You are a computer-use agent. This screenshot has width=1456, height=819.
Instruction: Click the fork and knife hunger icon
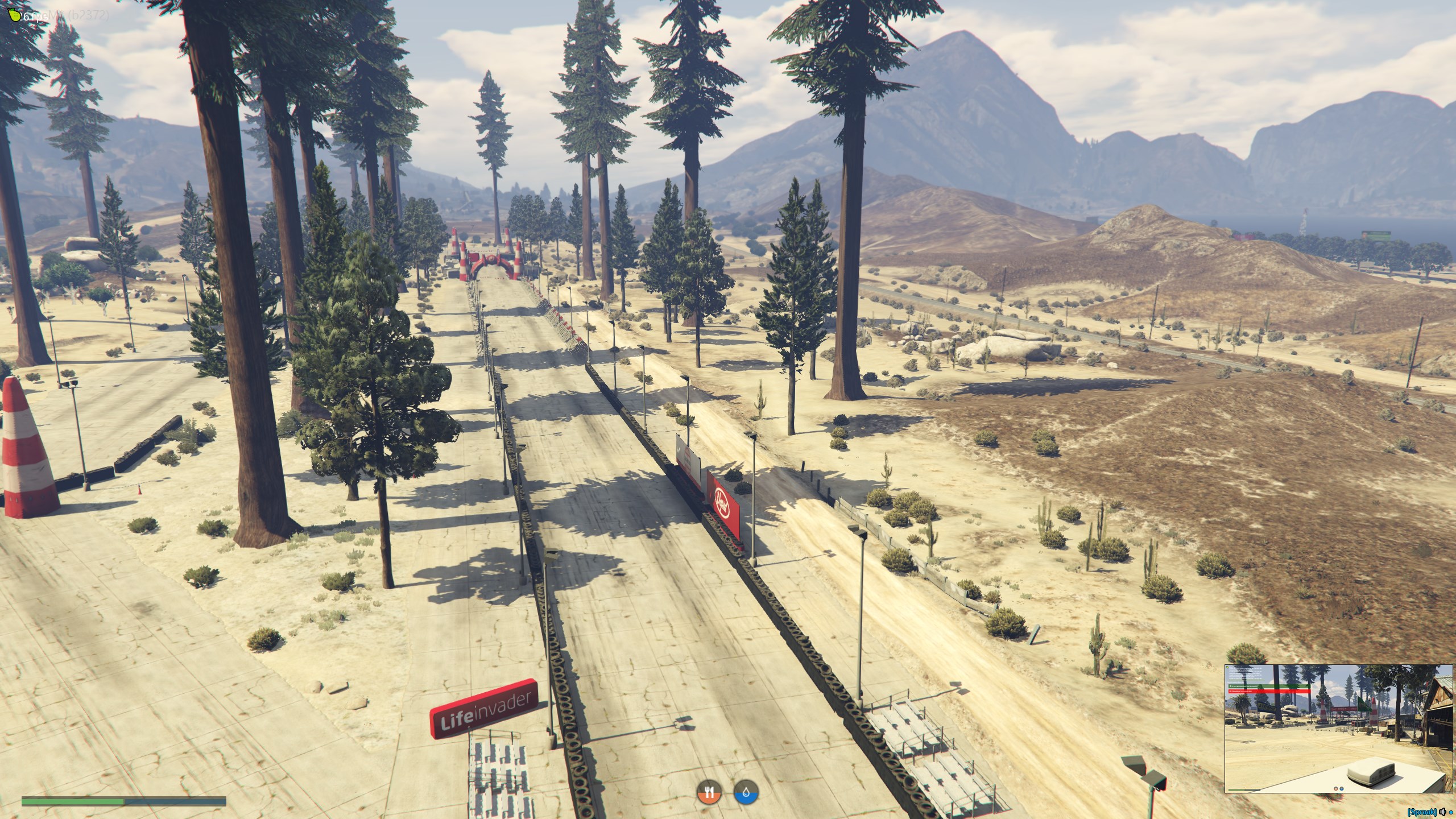(709, 791)
